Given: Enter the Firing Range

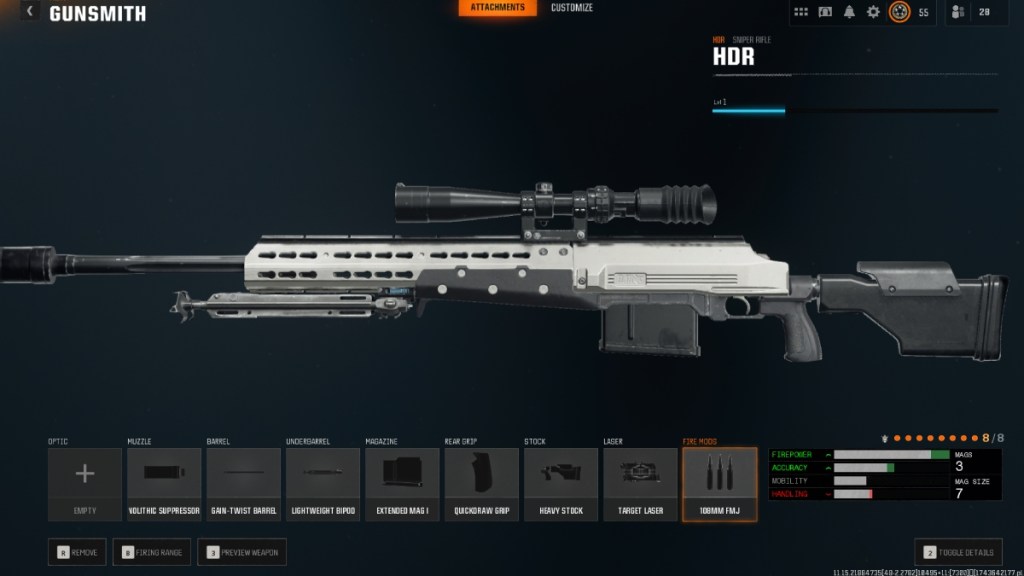Looking at the screenshot, I should click(152, 551).
